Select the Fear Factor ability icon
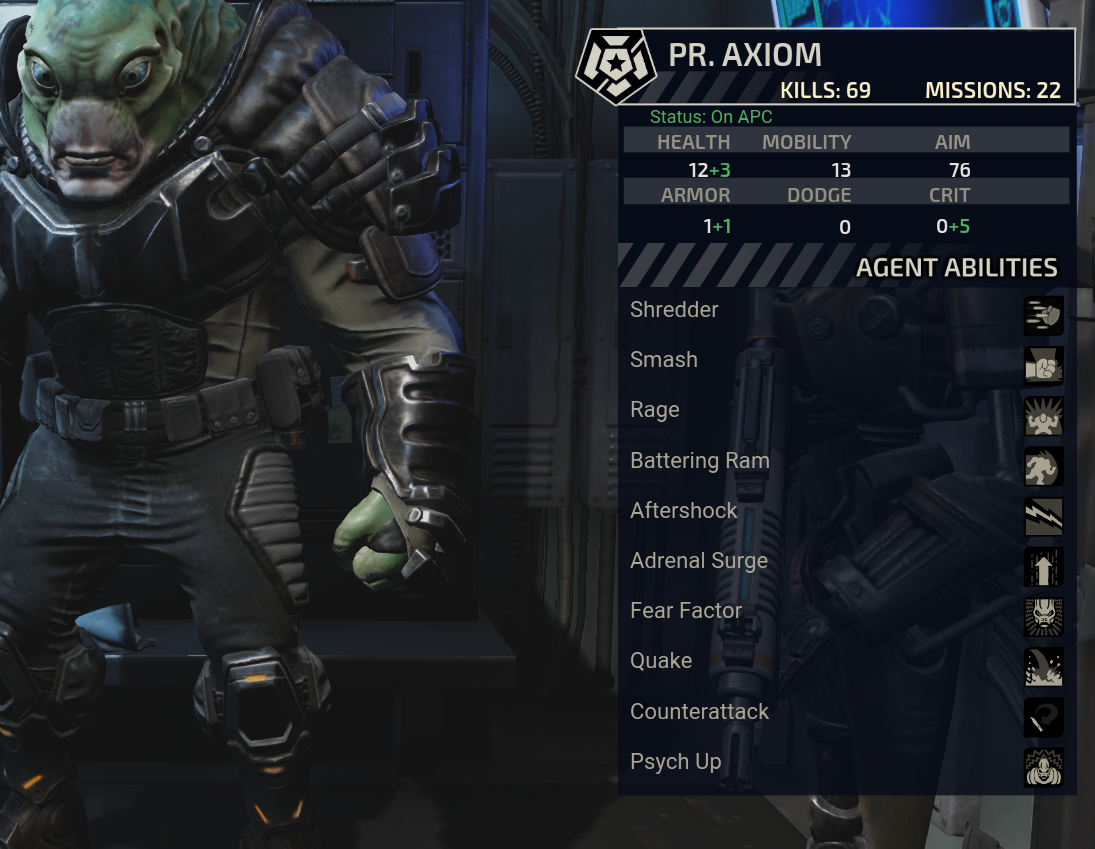Image resolution: width=1095 pixels, height=849 pixels. [x=1043, y=617]
